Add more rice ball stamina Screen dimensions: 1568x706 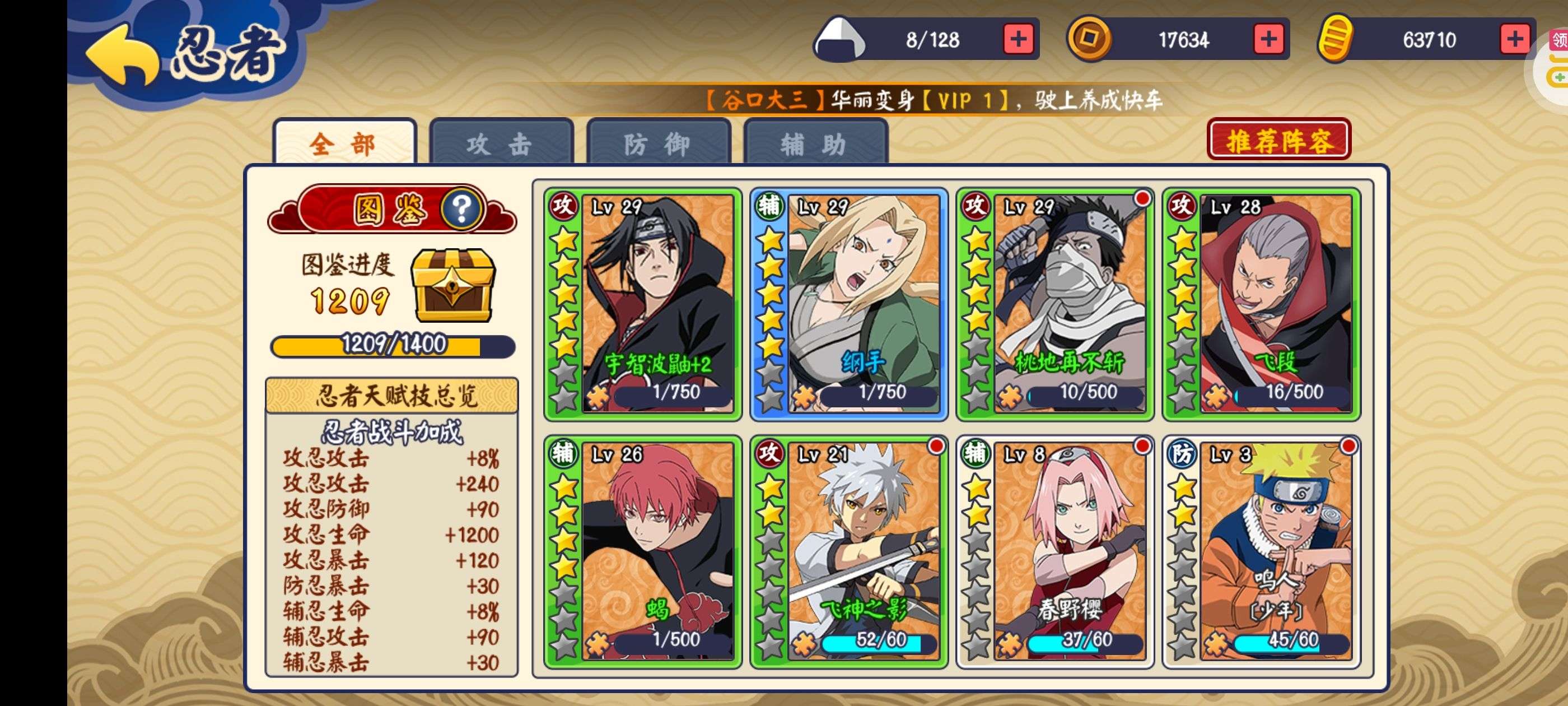pos(1018,40)
